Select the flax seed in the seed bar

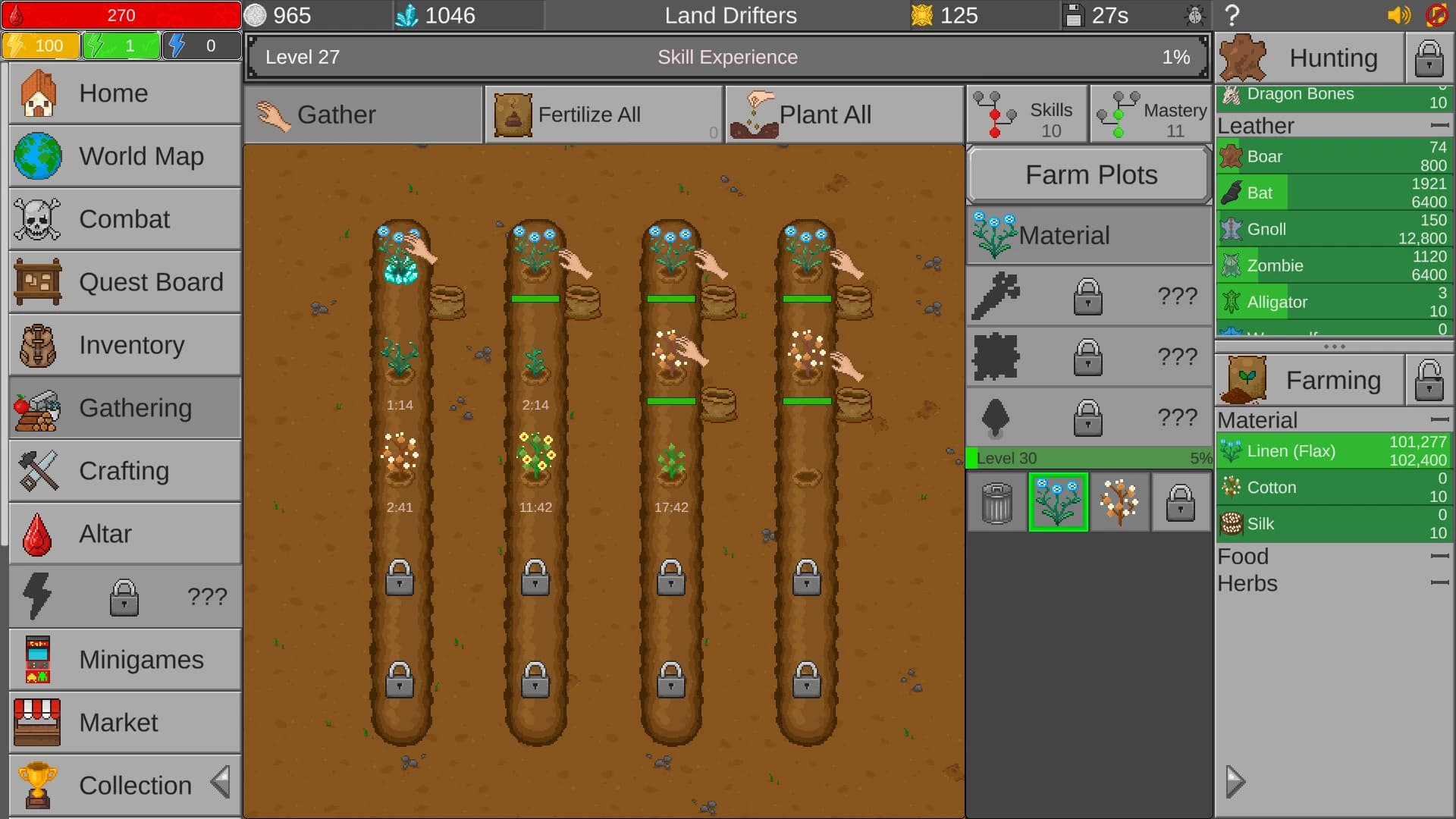pos(1059,502)
